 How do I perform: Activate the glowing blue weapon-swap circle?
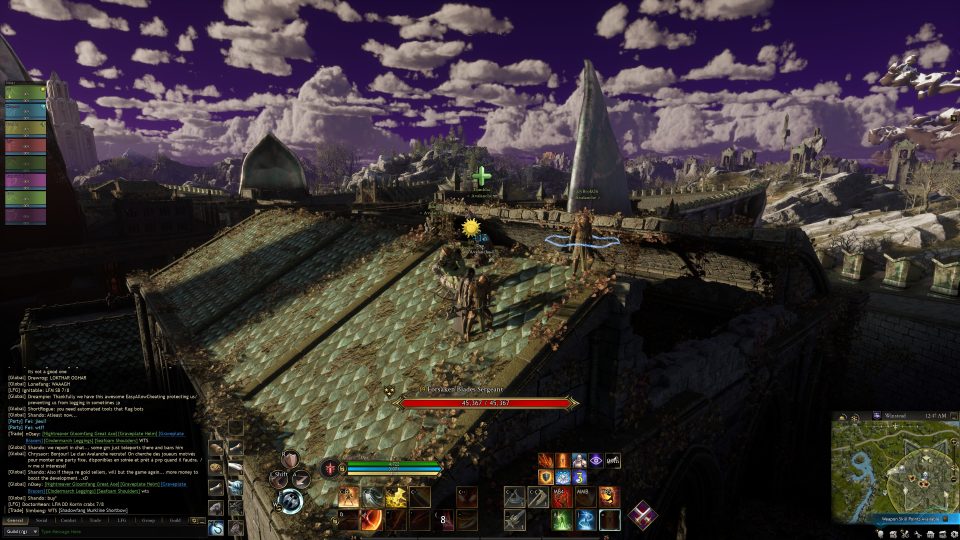pos(291,500)
